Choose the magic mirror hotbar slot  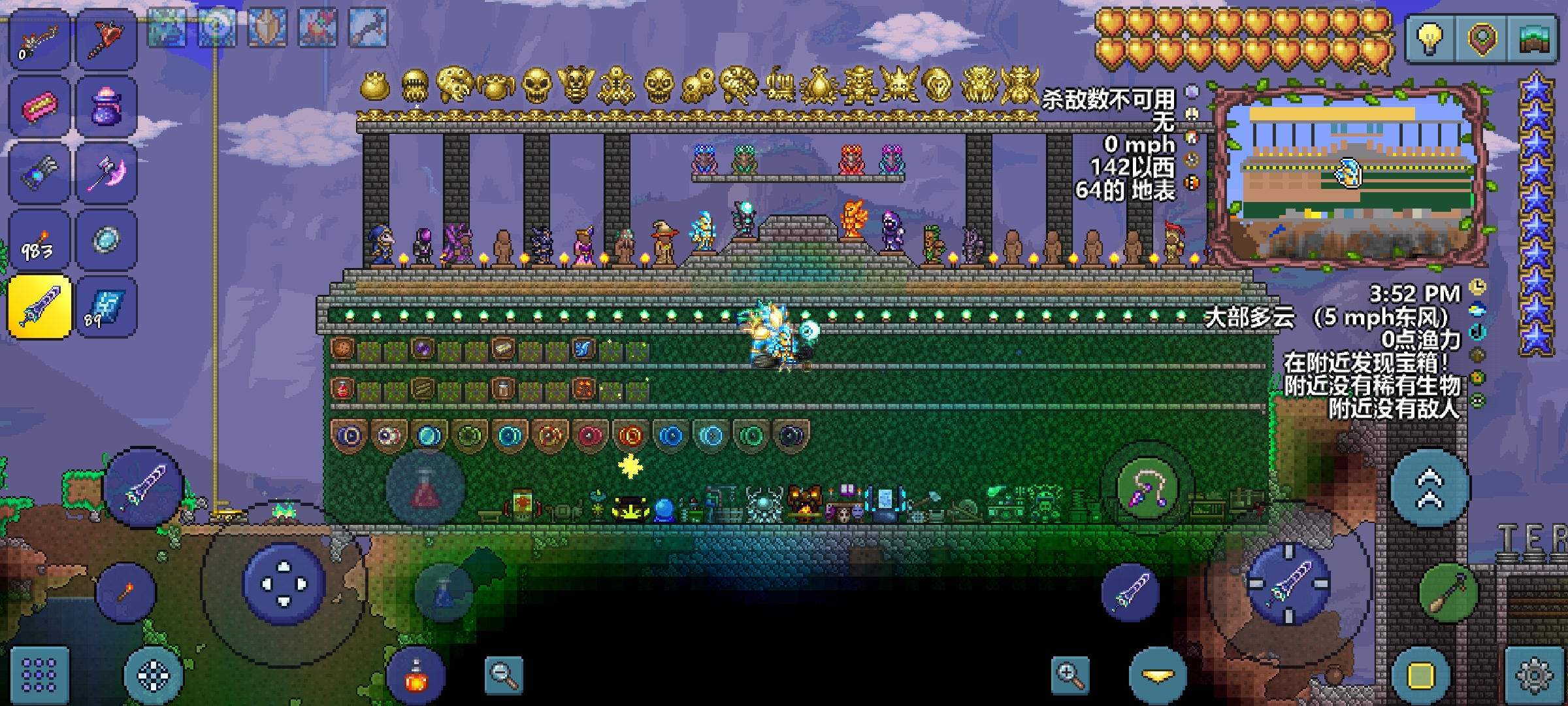(106, 241)
